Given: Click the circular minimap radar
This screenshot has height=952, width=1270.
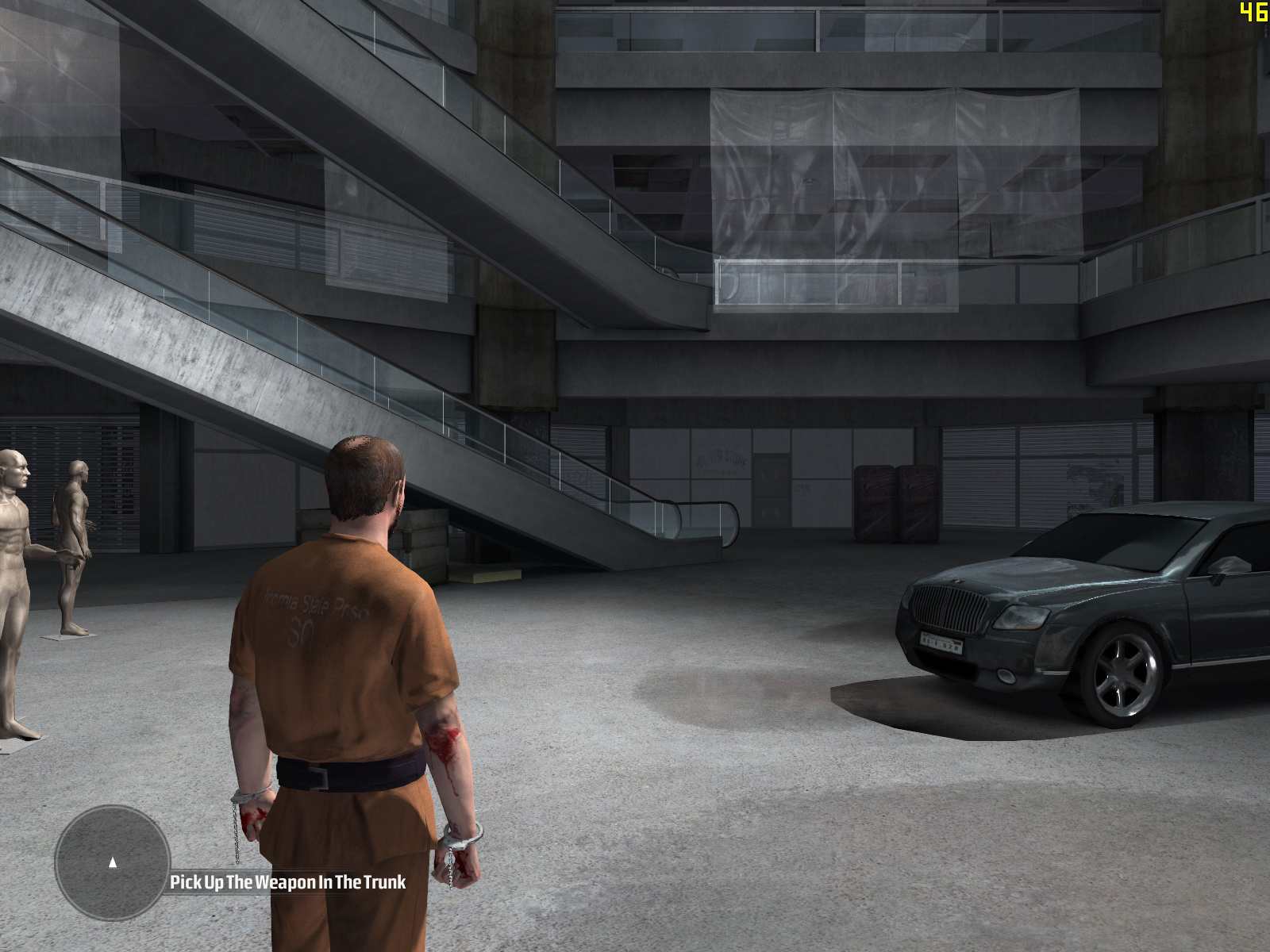Looking at the screenshot, I should coord(113,862).
